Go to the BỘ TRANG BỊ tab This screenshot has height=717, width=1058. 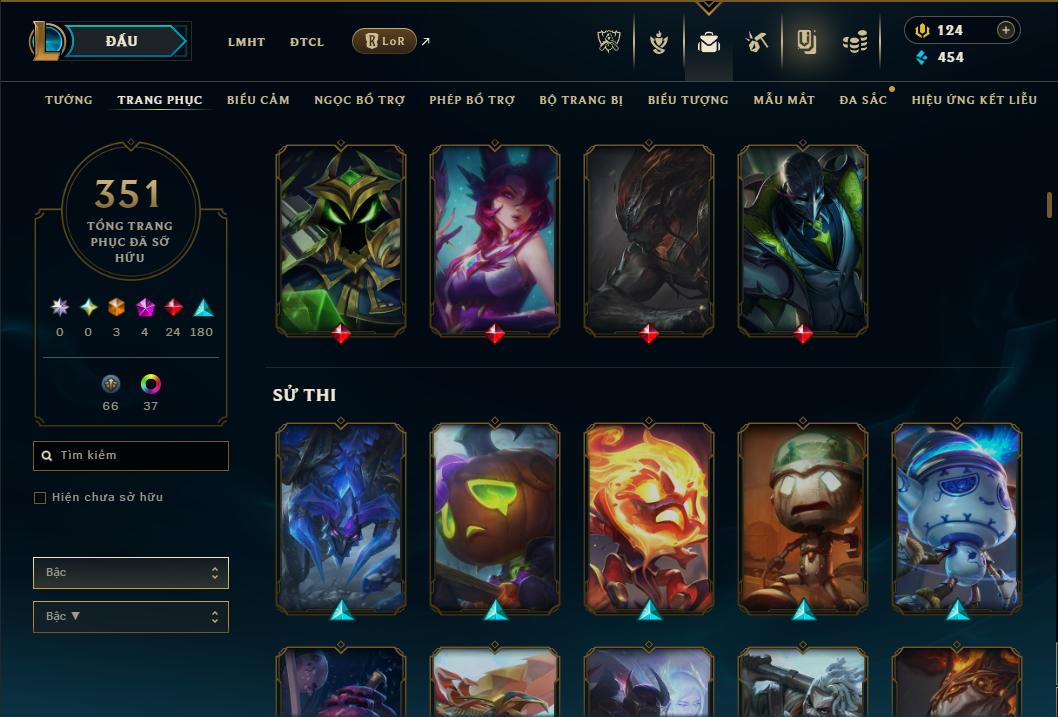[581, 100]
